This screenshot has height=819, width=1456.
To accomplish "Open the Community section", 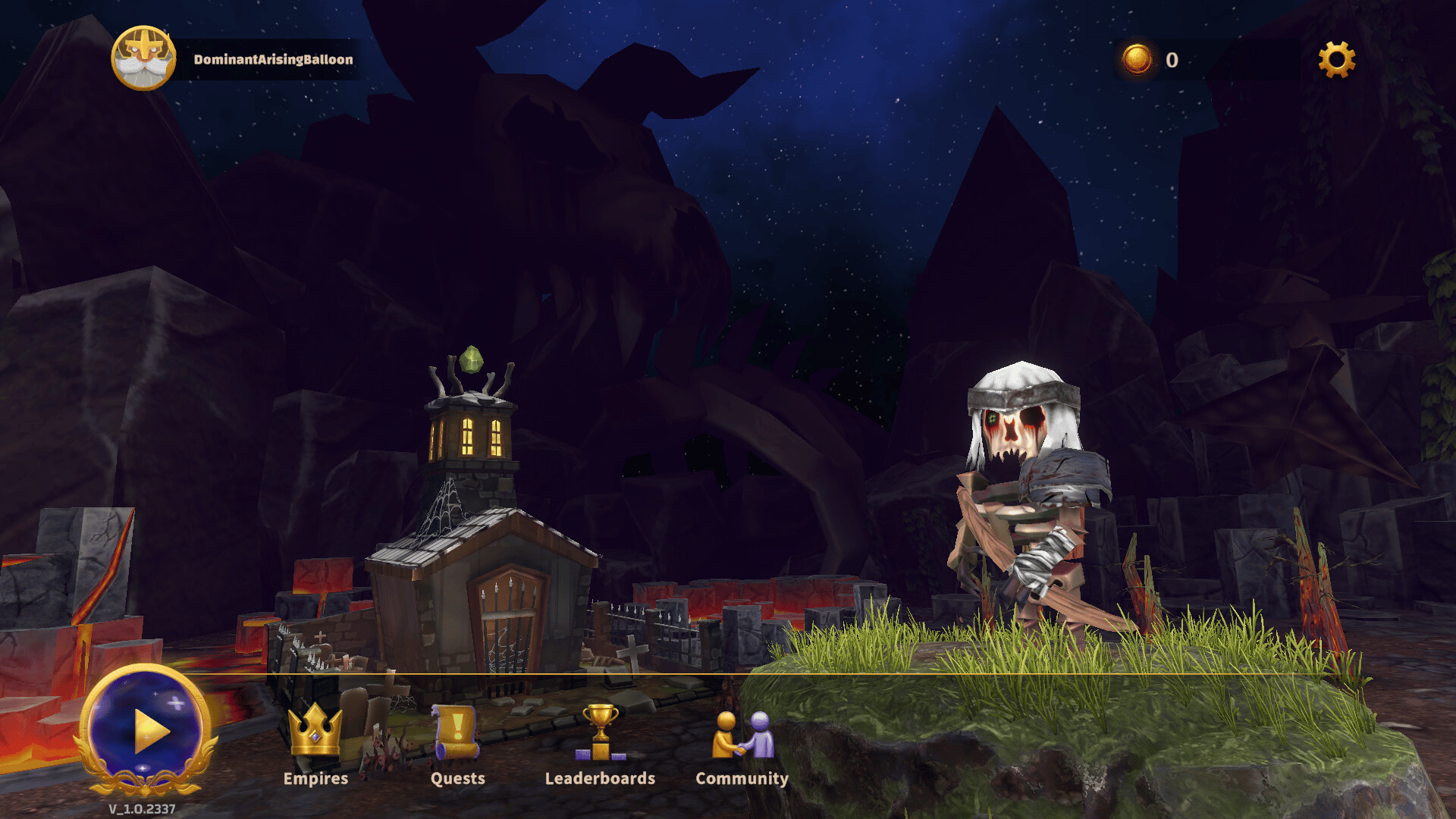I will point(742,743).
